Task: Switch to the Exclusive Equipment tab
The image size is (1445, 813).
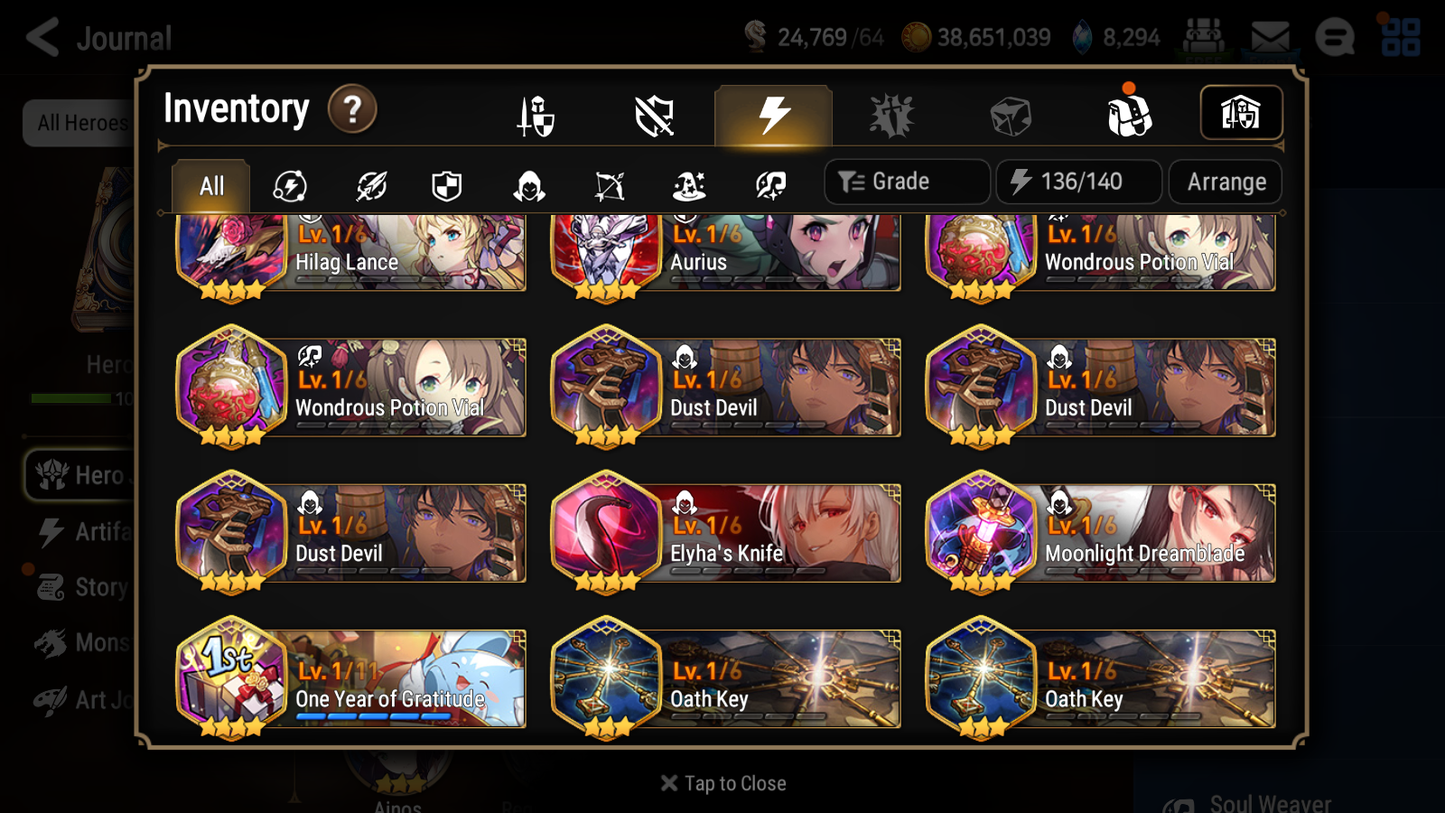Action: 653,114
